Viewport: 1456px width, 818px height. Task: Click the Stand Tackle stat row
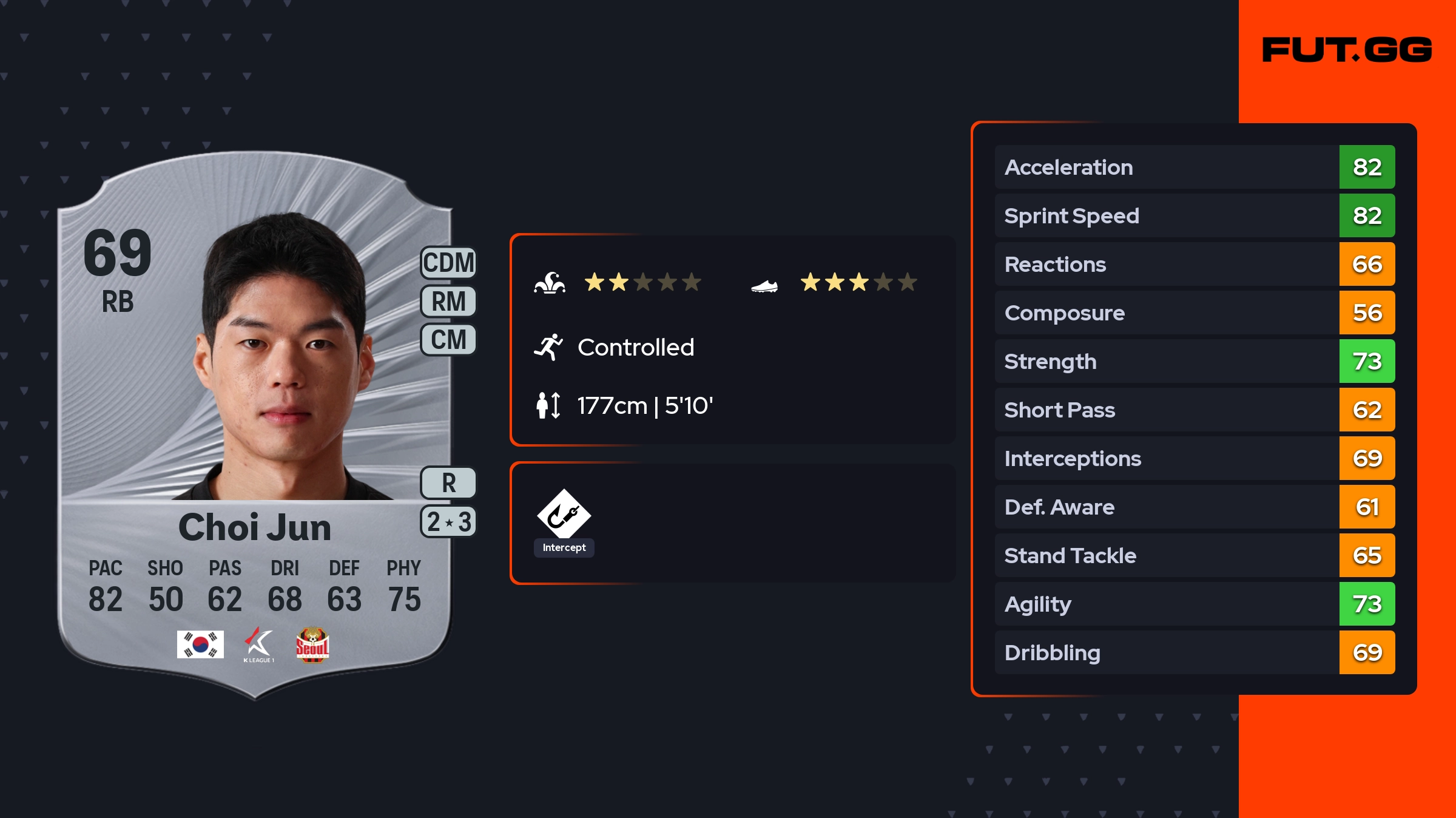1194,555
